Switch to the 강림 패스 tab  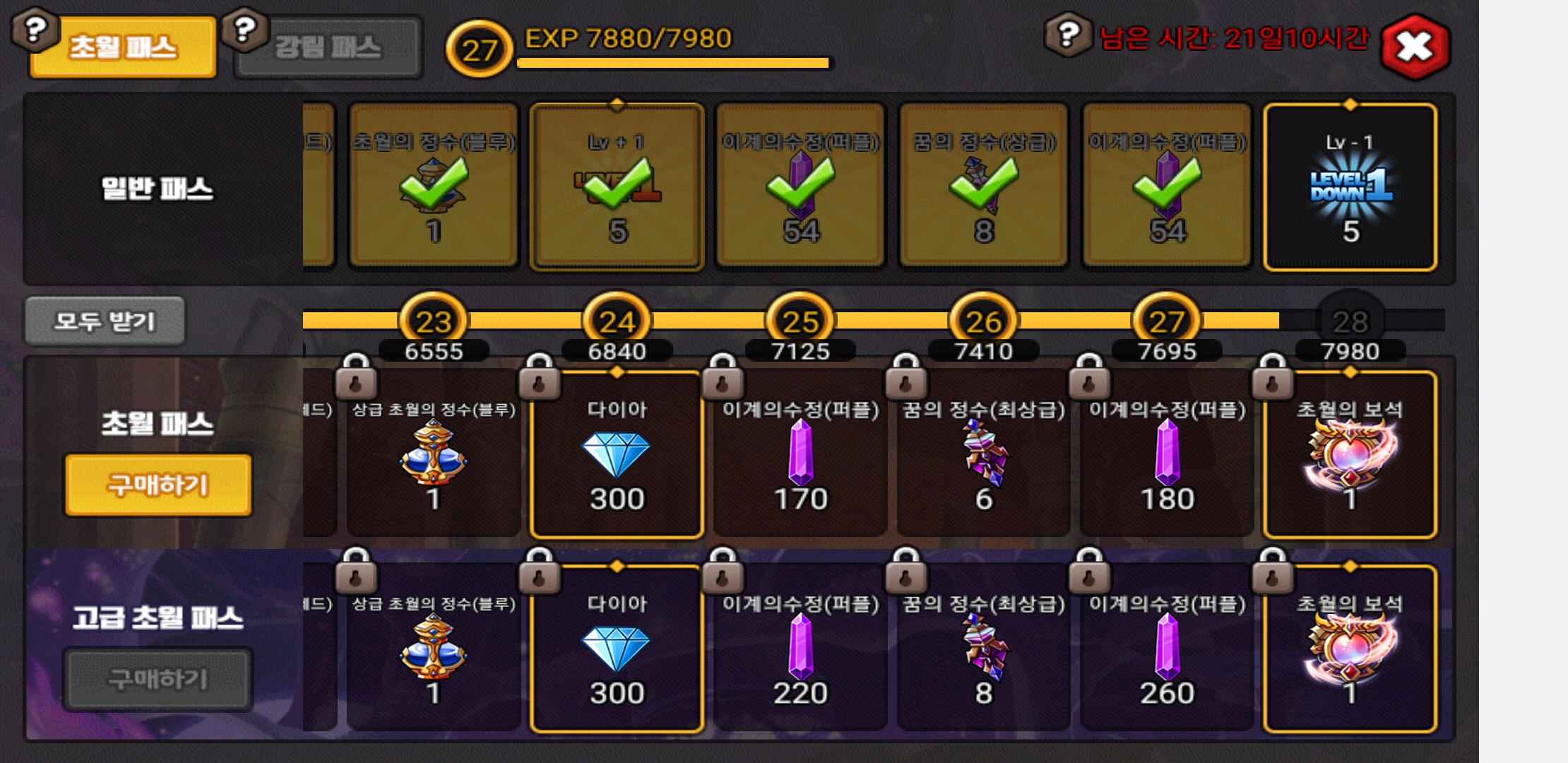coord(328,48)
